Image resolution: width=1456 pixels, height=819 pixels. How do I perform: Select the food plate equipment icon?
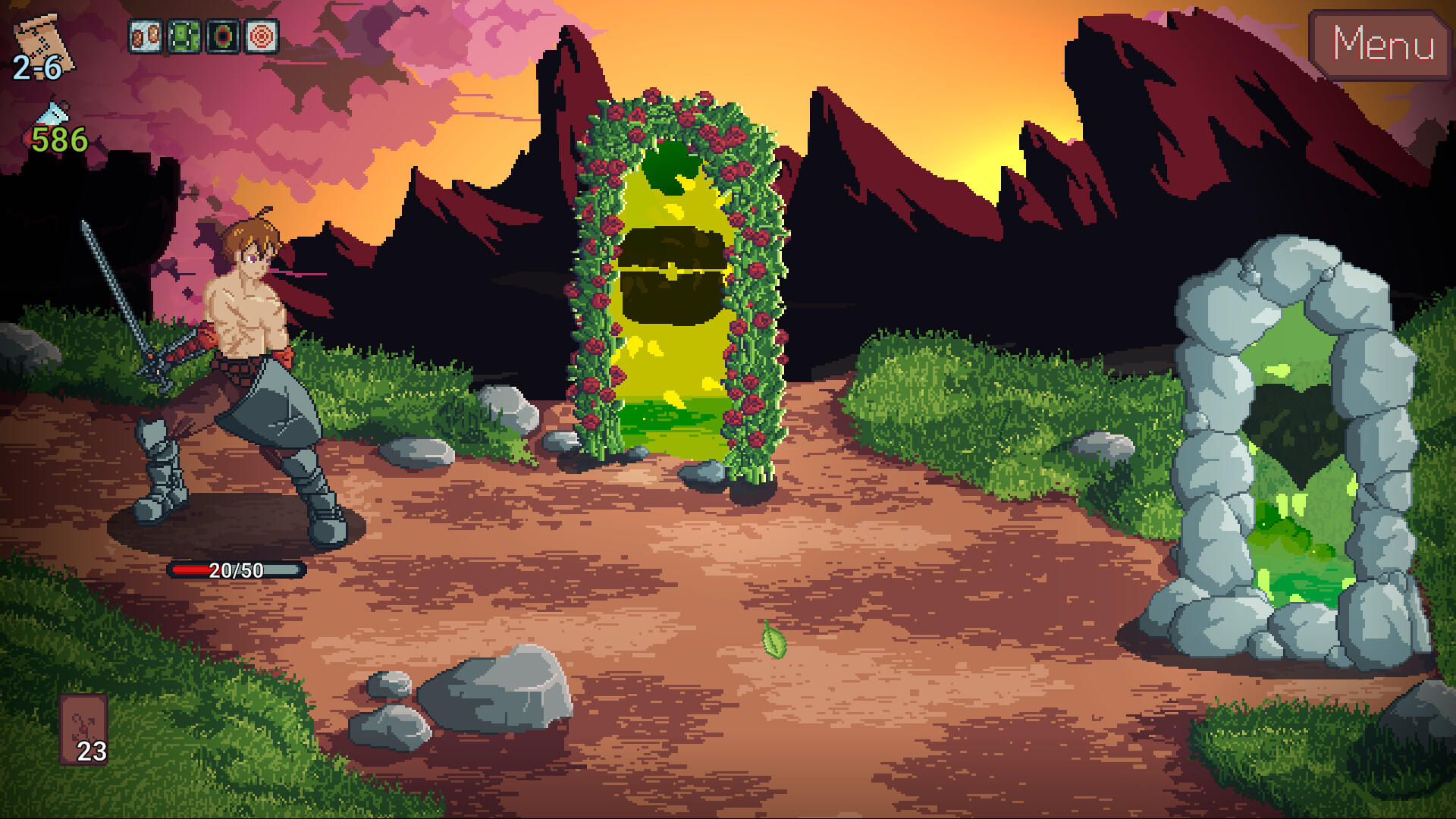[x=144, y=34]
